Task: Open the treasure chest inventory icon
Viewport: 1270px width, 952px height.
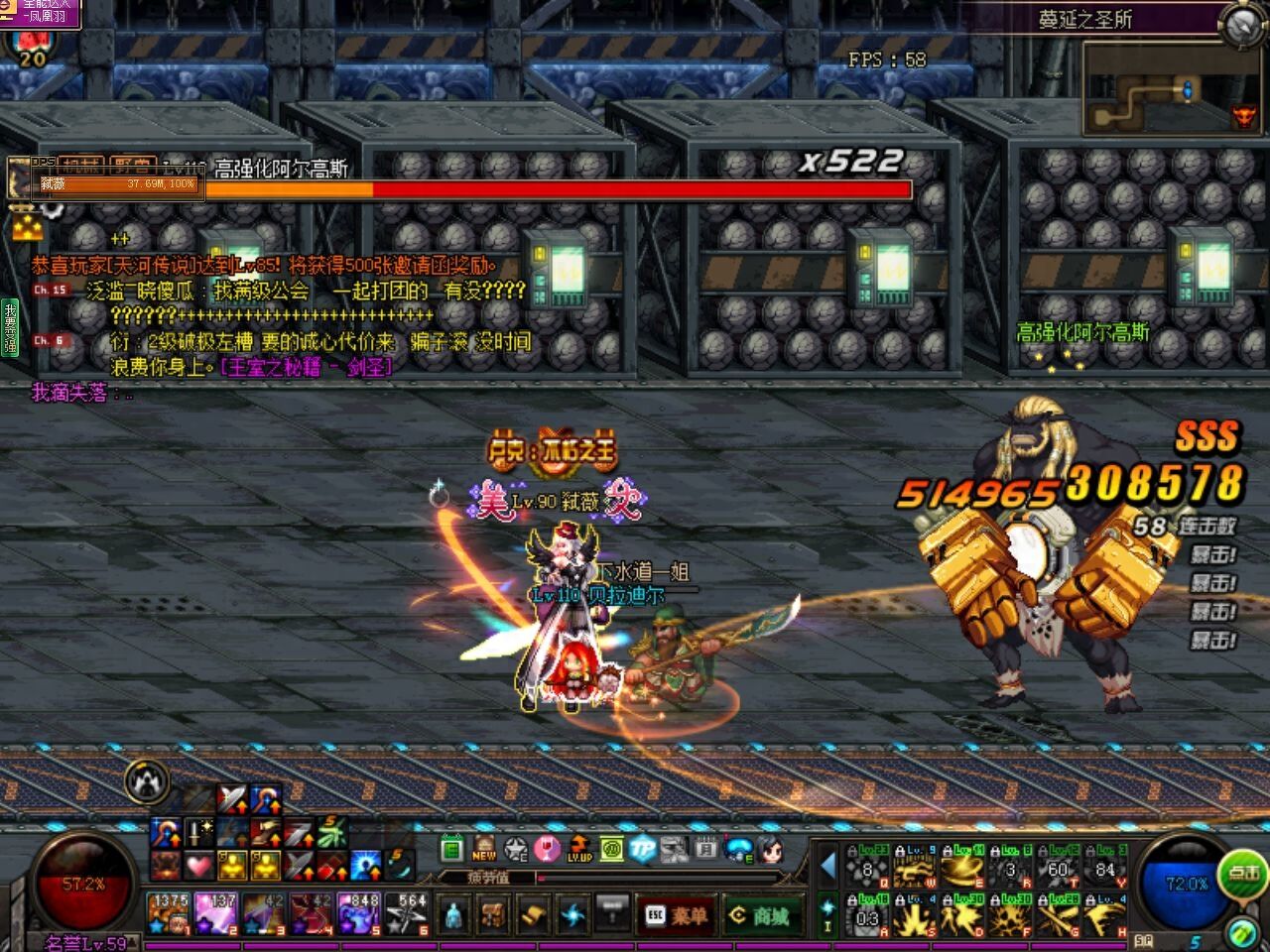Action: coord(493,912)
